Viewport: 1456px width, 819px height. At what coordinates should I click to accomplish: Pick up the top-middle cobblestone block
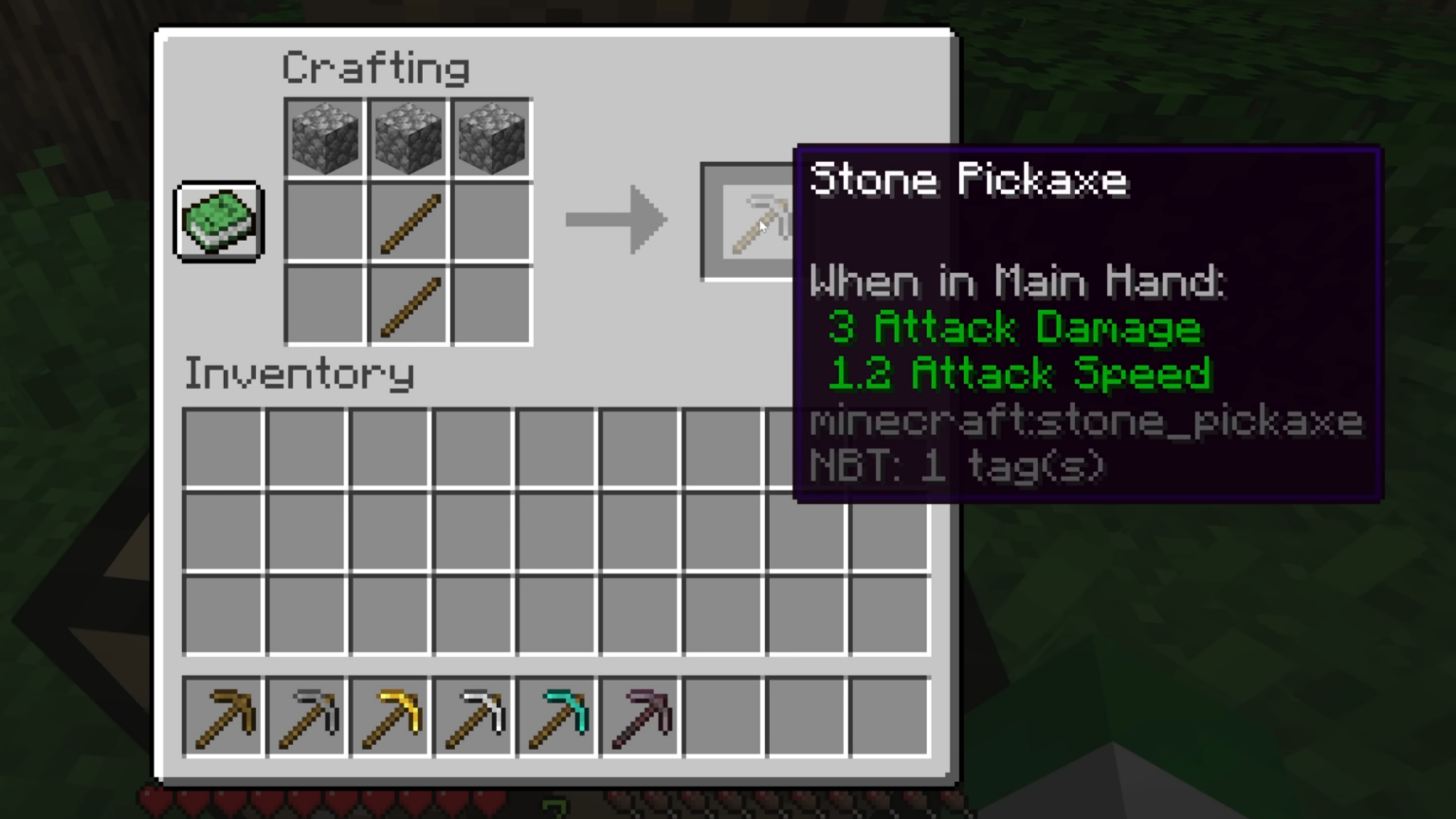coord(407,136)
